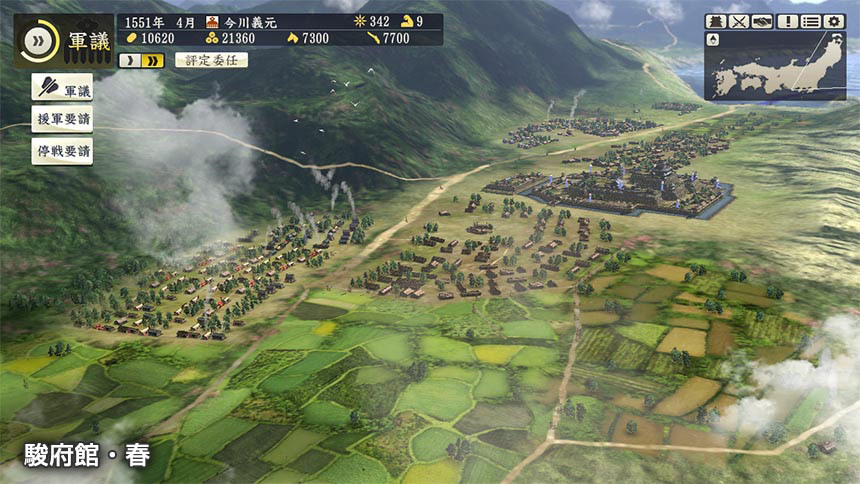Set game speed to double arrow
This screenshot has height=484, width=860.
point(153,60)
